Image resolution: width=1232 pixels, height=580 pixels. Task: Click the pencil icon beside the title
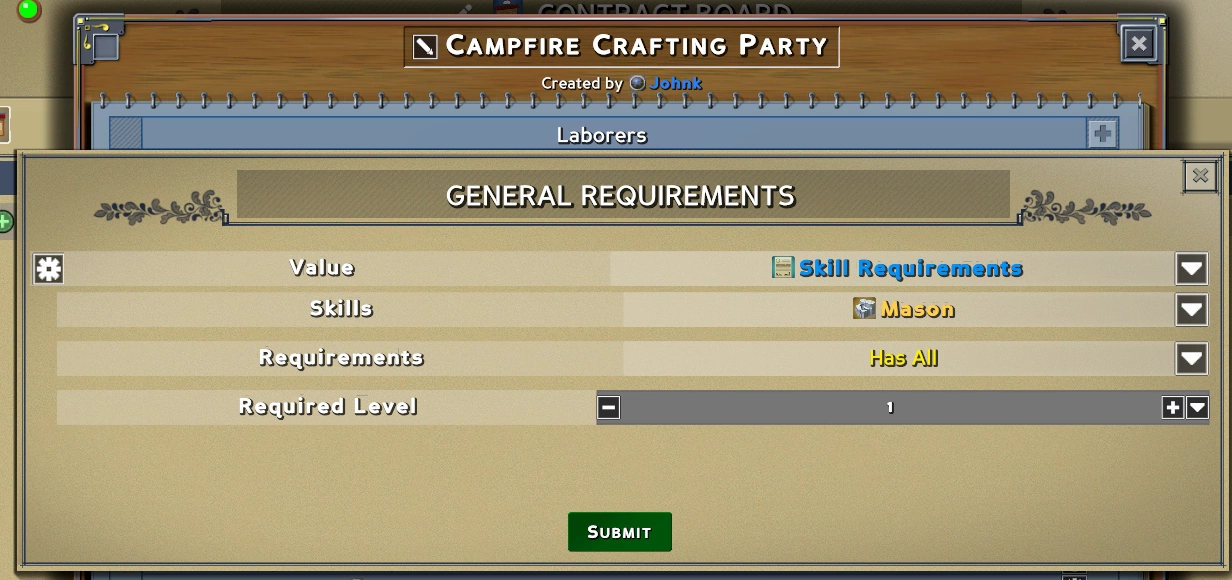coord(425,46)
